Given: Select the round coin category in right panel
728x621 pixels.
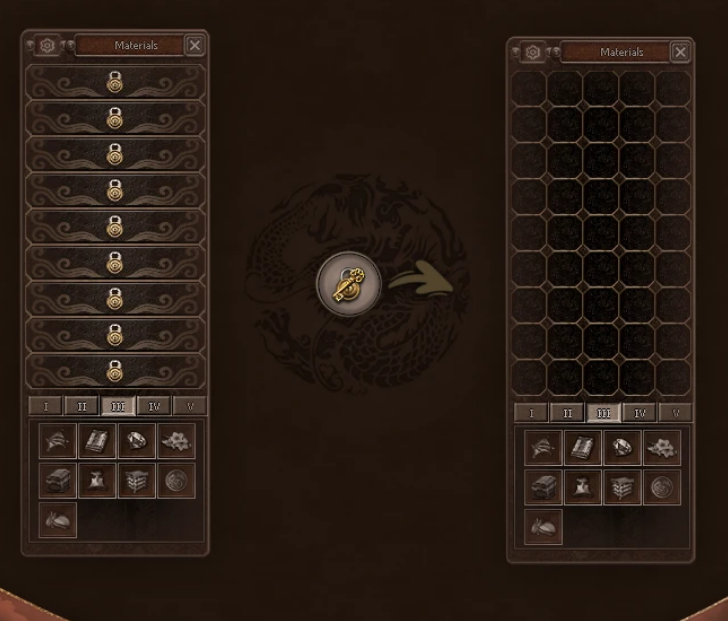Looking at the screenshot, I should (661, 487).
